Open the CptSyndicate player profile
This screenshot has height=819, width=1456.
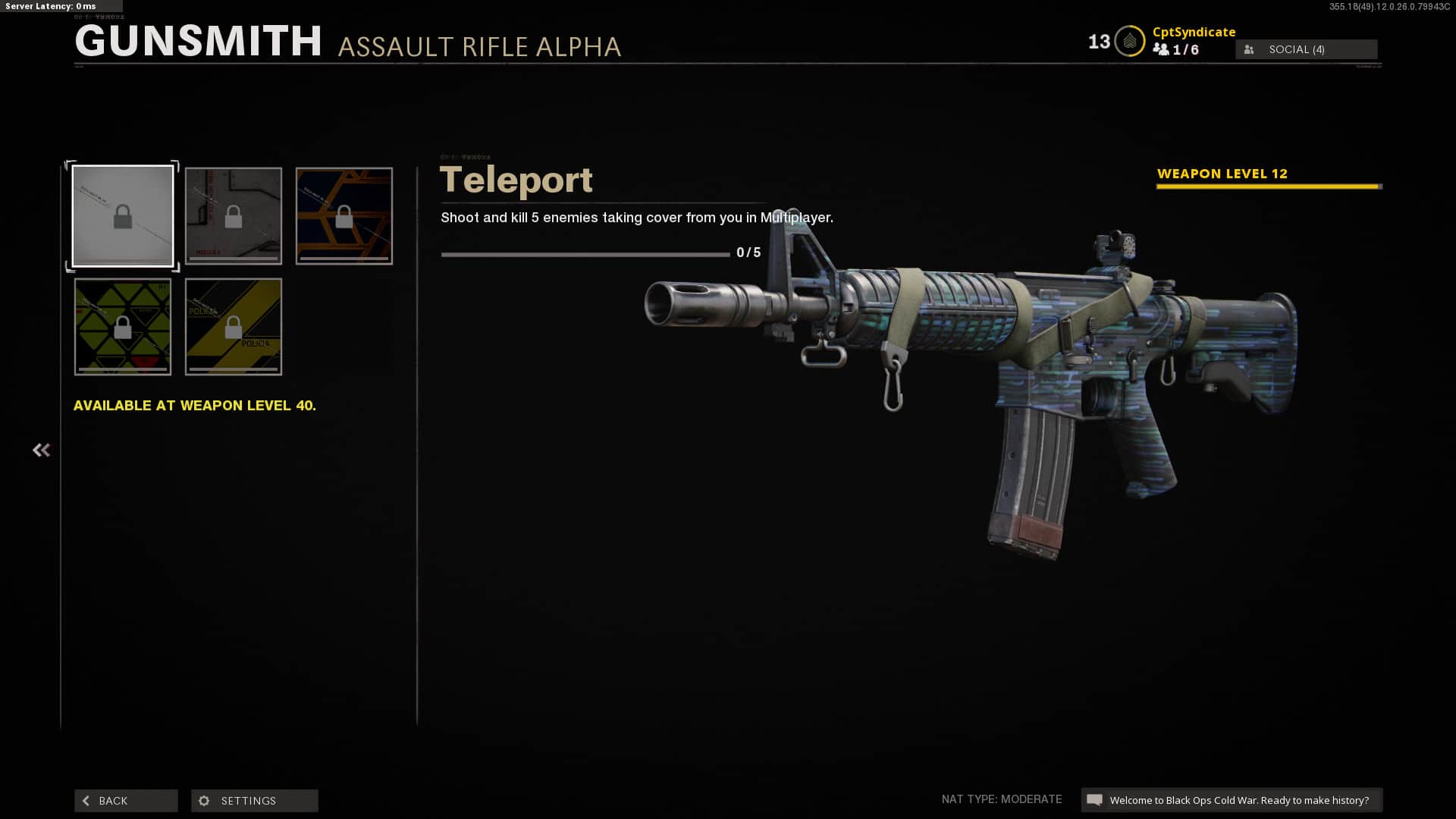coord(1194,32)
